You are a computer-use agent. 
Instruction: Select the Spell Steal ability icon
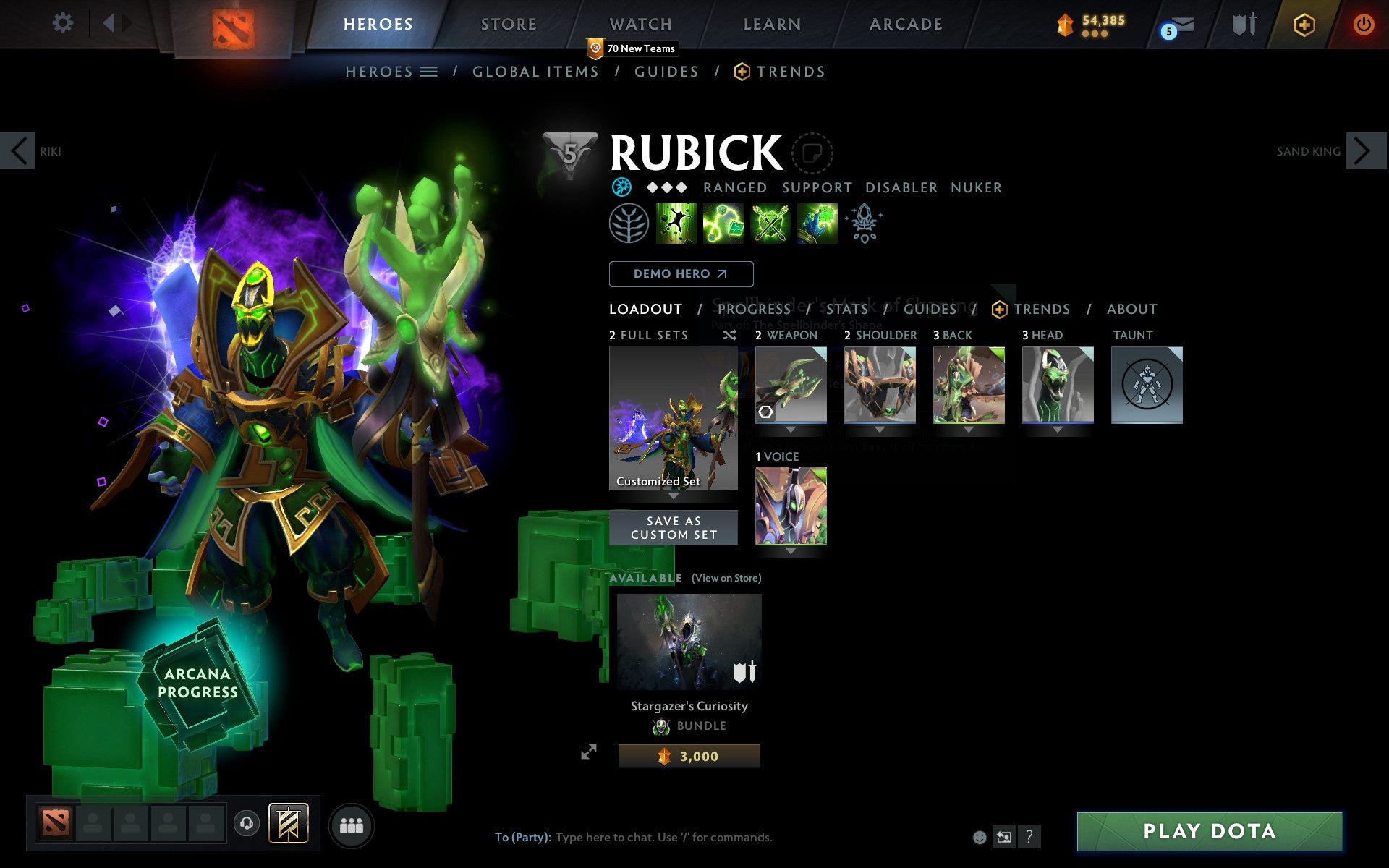[817, 222]
